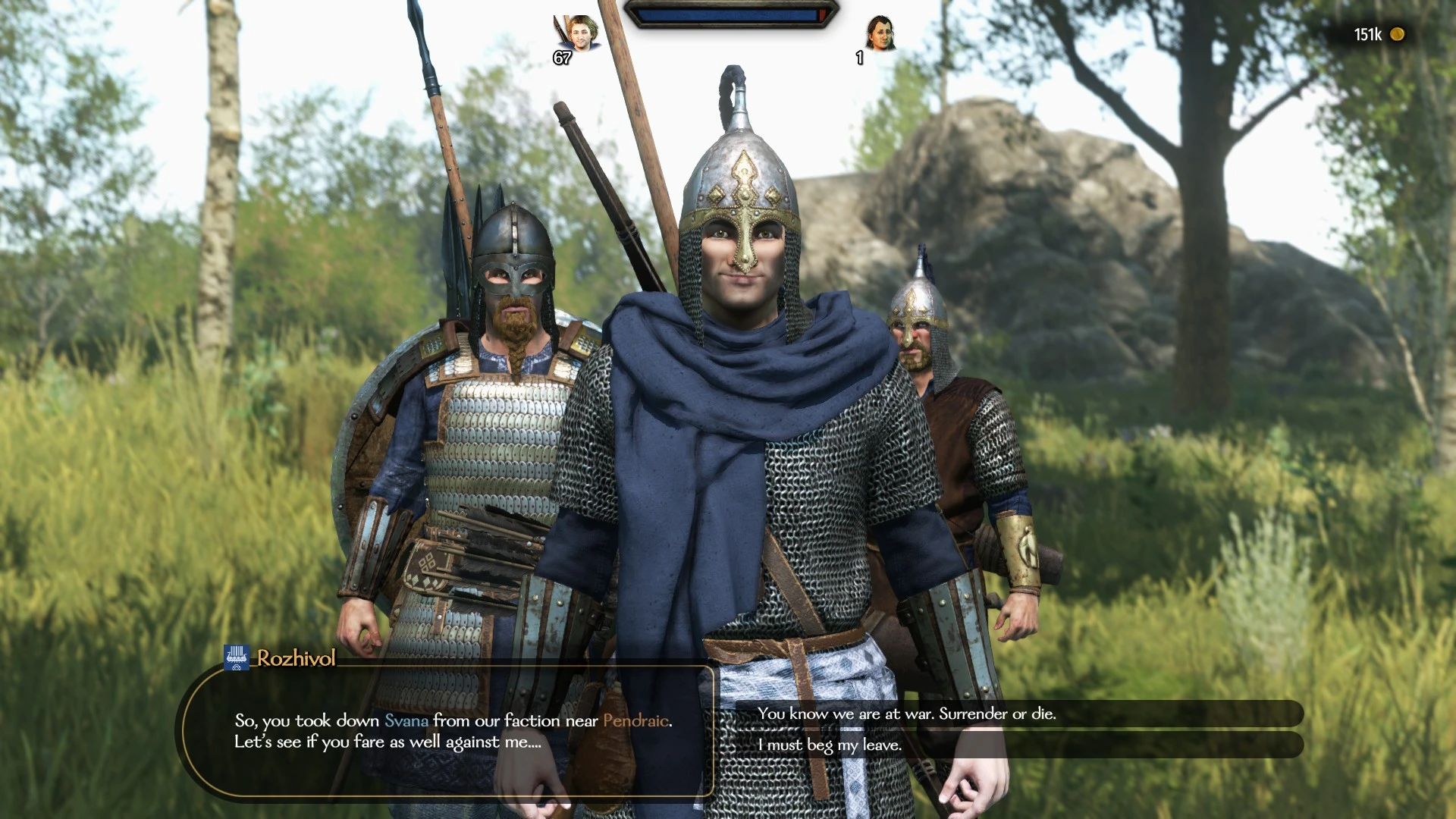Click the enemy troop count showing 1
Screen dimensions: 1456x819
pyautogui.click(x=858, y=59)
